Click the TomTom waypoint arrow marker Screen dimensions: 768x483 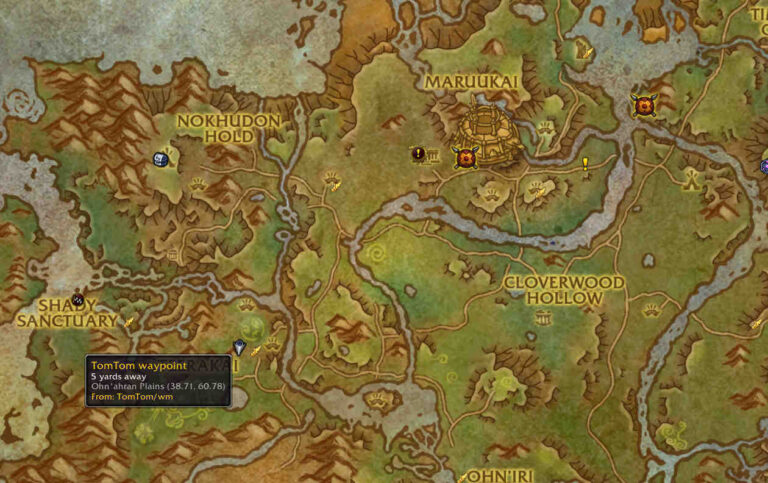point(240,347)
